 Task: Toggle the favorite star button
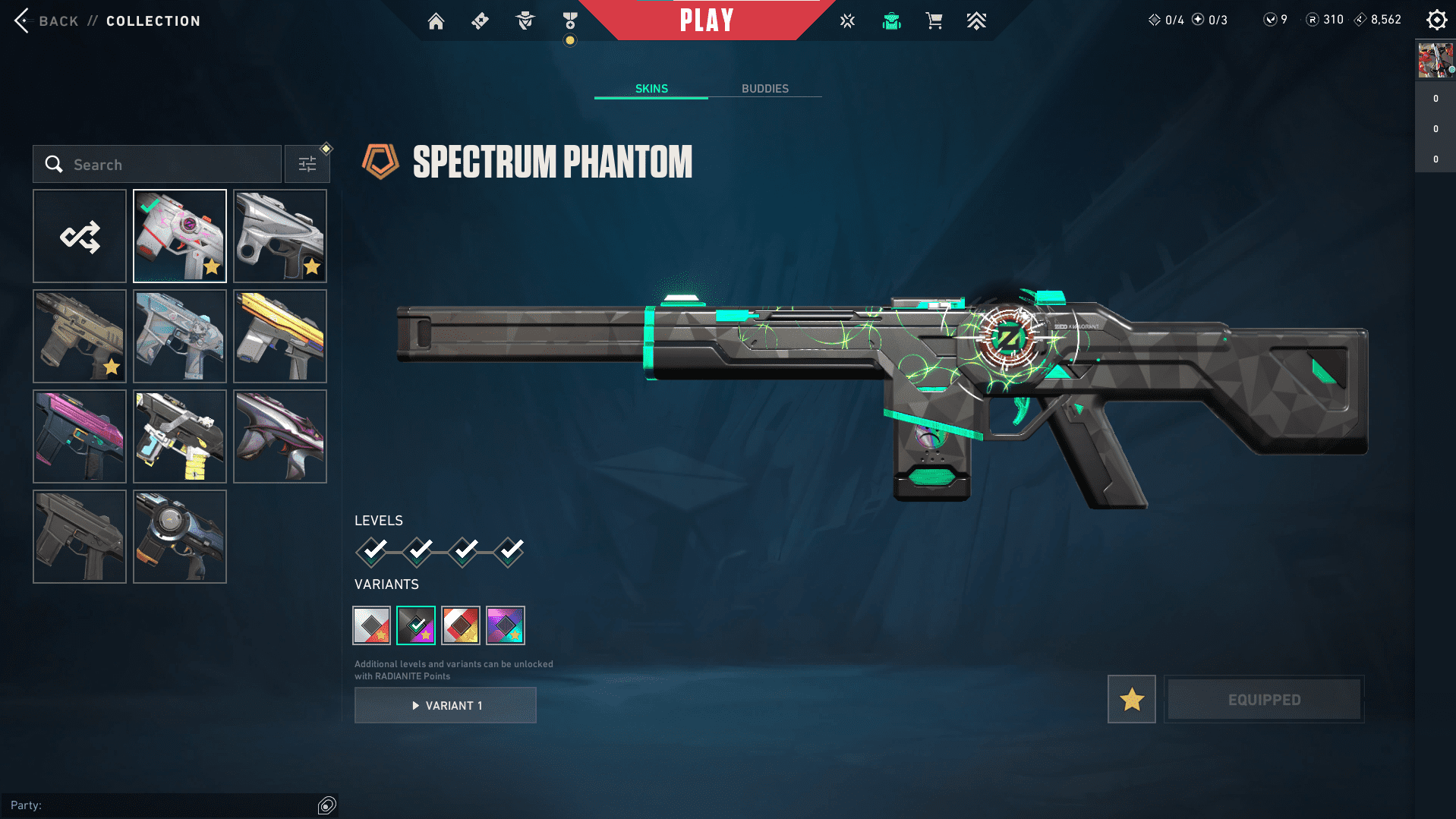(x=1131, y=699)
